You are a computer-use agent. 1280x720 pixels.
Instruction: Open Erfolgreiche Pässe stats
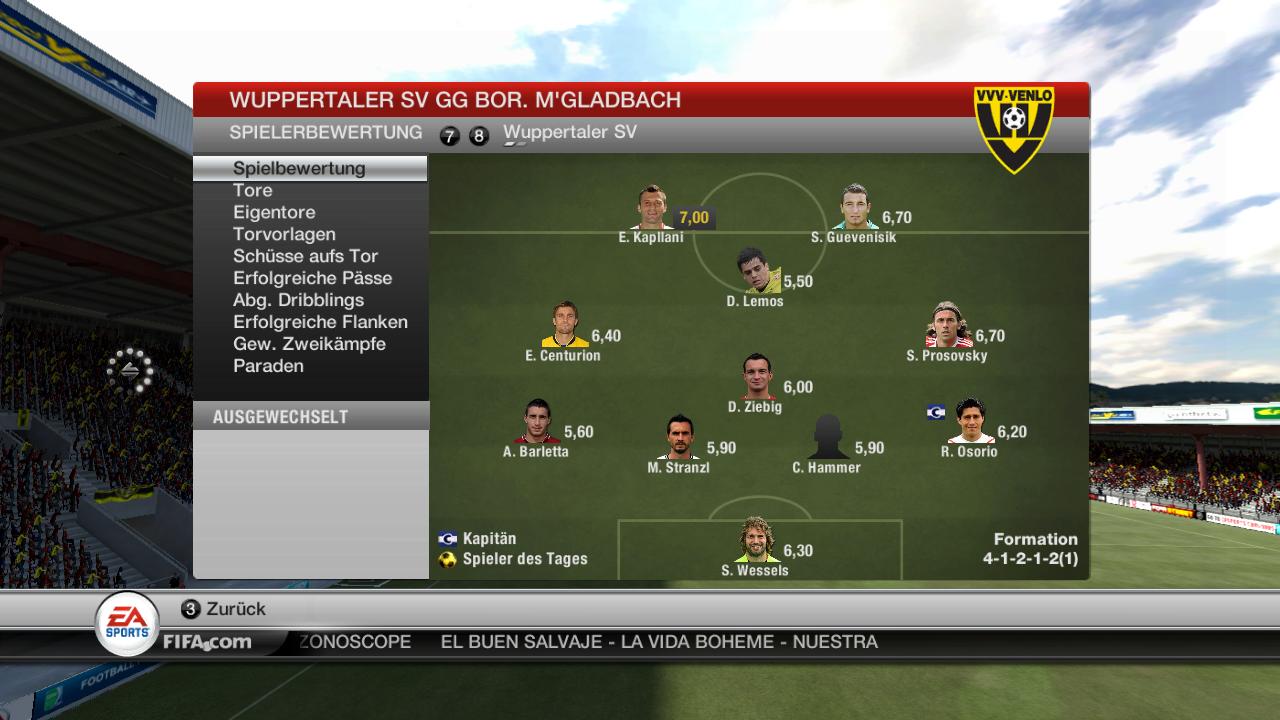point(312,278)
